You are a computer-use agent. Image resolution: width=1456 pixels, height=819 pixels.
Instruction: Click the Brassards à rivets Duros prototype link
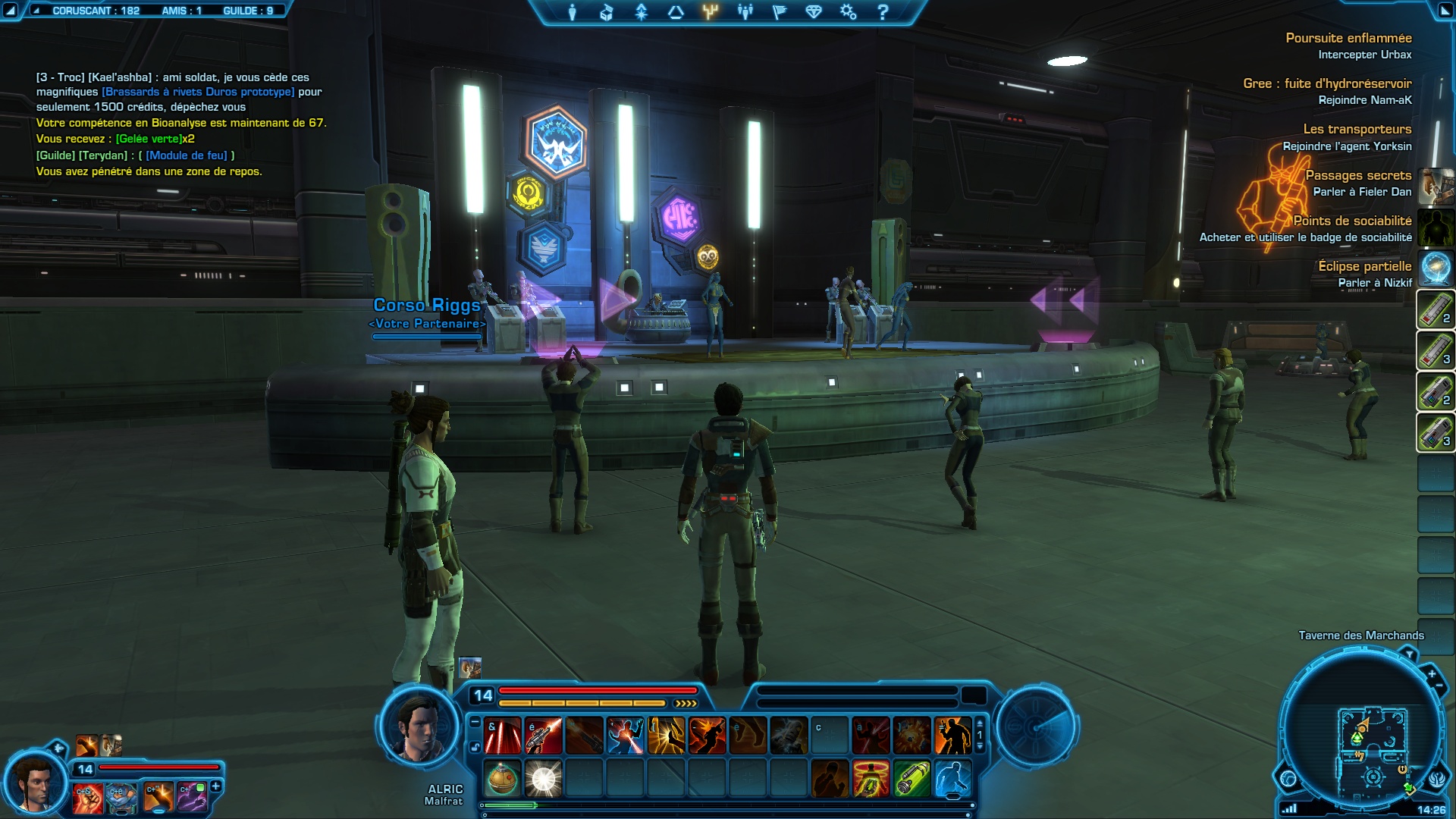click(x=198, y=92)
